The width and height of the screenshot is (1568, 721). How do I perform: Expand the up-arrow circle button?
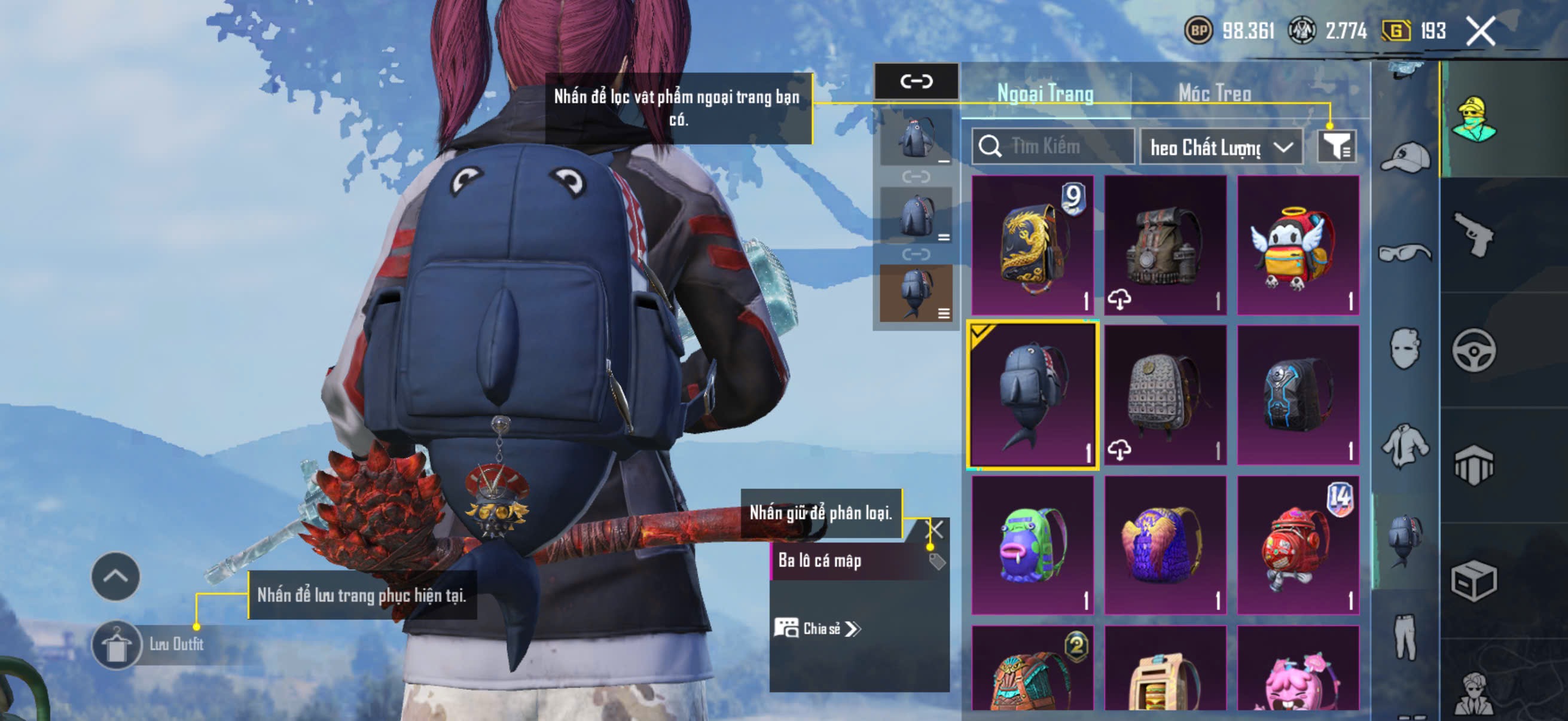click(x=115, y=576)
